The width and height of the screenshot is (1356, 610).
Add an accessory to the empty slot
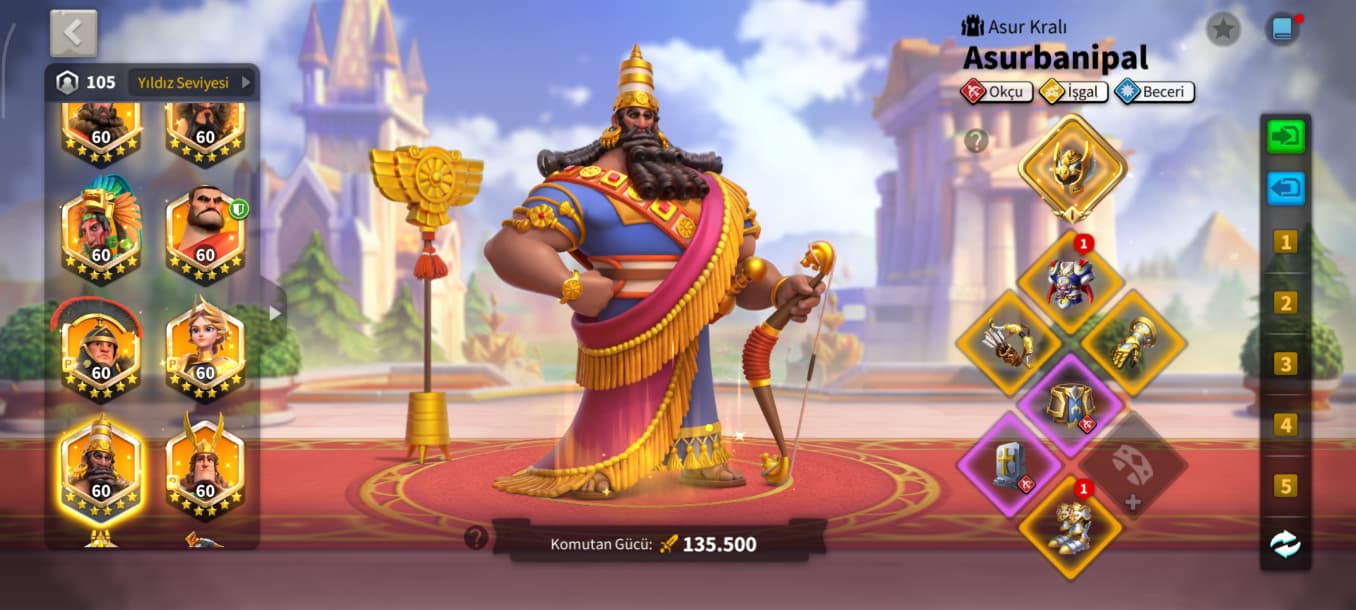pyautogui.click(x=1133, y=466)
